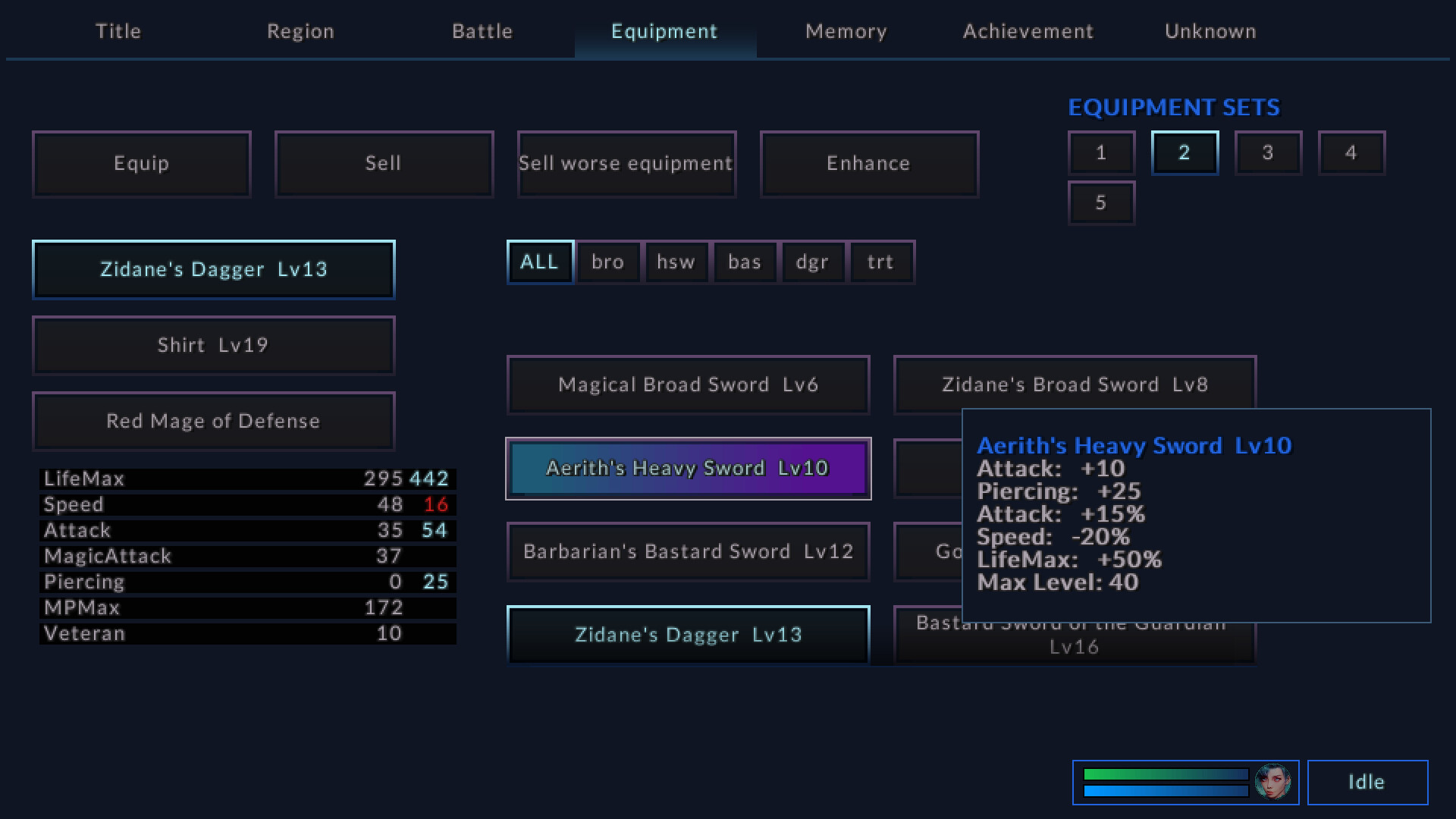1456x819 pixels.
Task: Enable the ALL equipment filter
Action: (x=539, y=262)
